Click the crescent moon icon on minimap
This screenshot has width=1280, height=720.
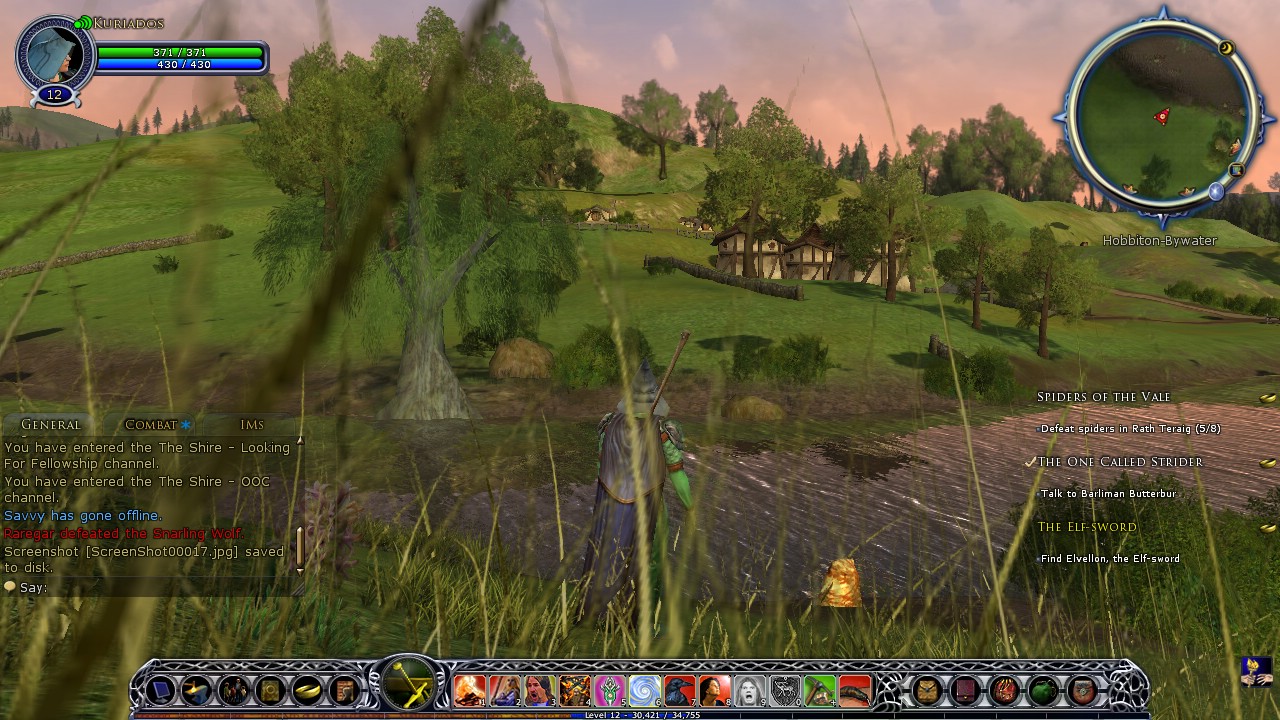pos(1226,48)
